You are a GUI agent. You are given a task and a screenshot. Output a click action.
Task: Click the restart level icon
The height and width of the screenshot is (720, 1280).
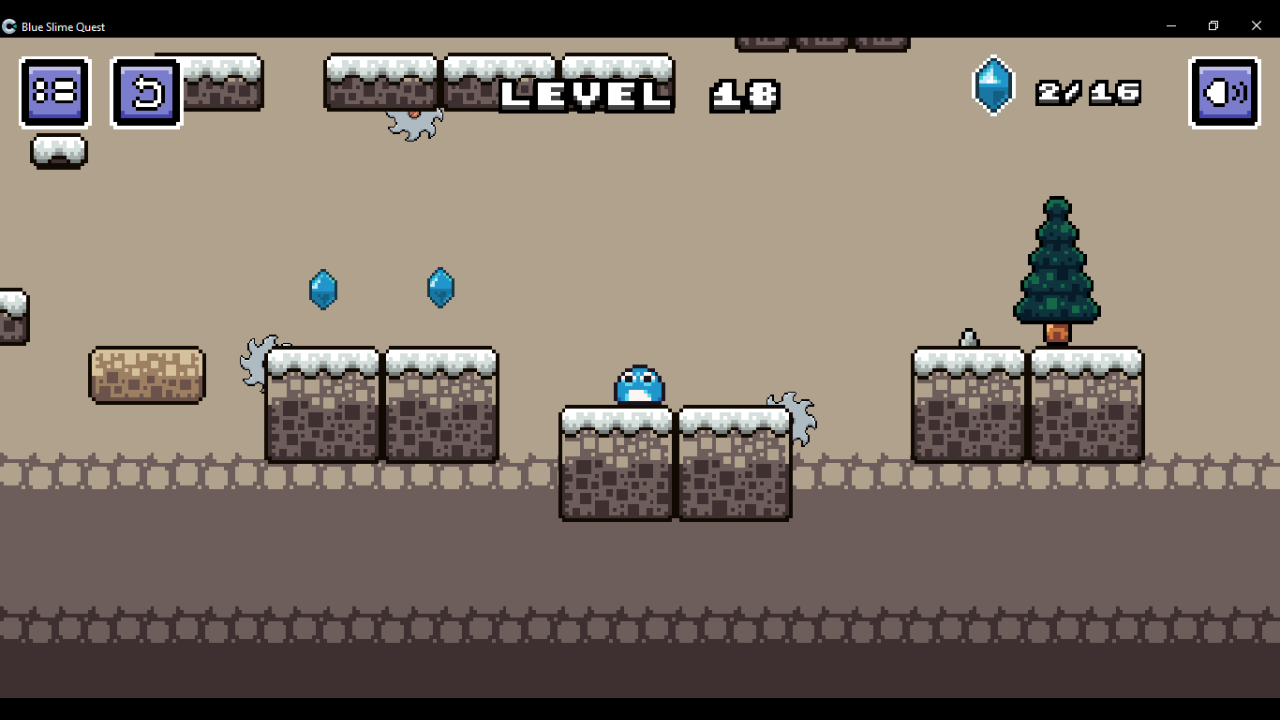[146, 92]
